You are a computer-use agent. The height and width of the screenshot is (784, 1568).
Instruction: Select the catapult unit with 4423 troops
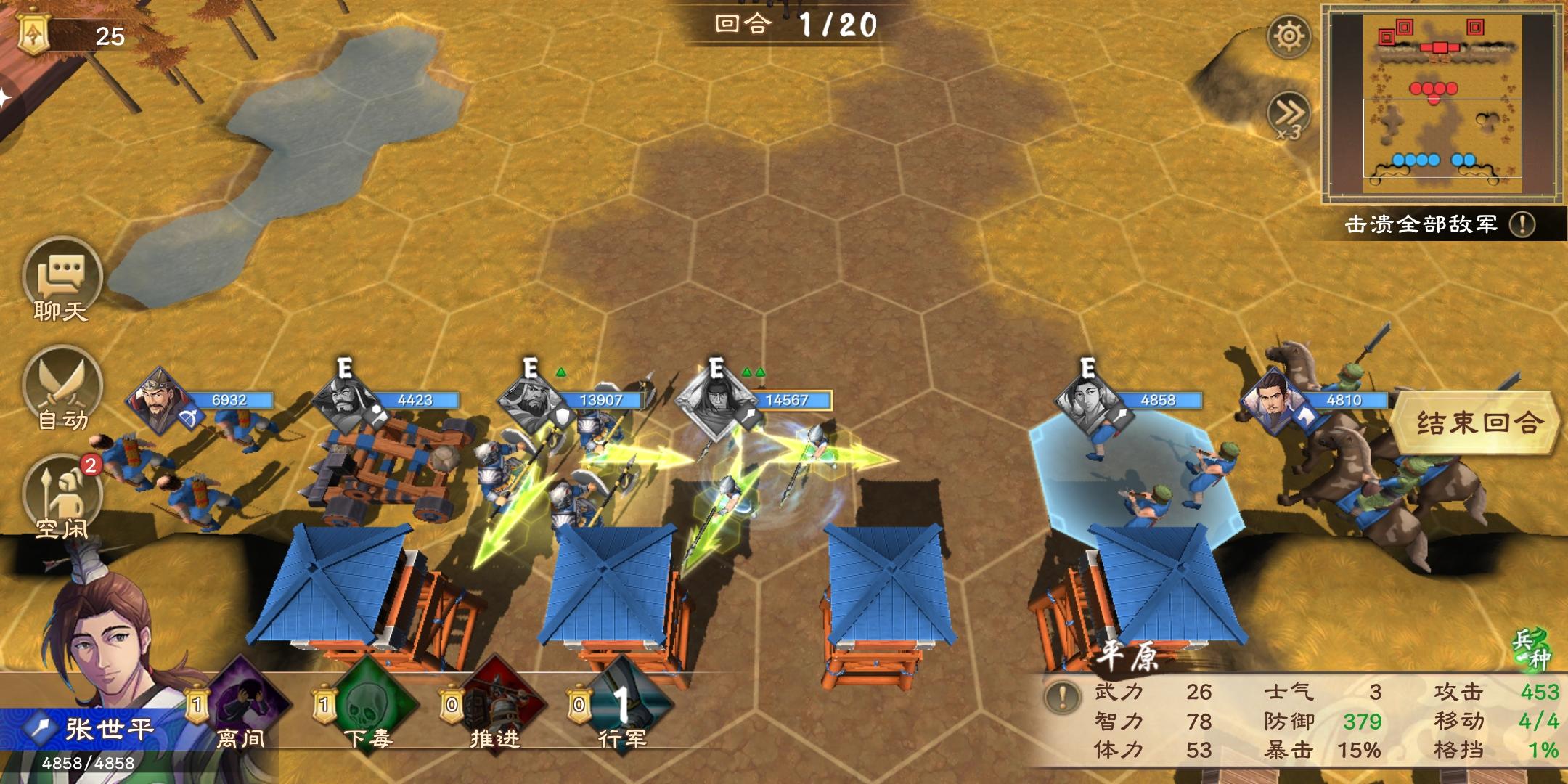(x=343, y=401)
